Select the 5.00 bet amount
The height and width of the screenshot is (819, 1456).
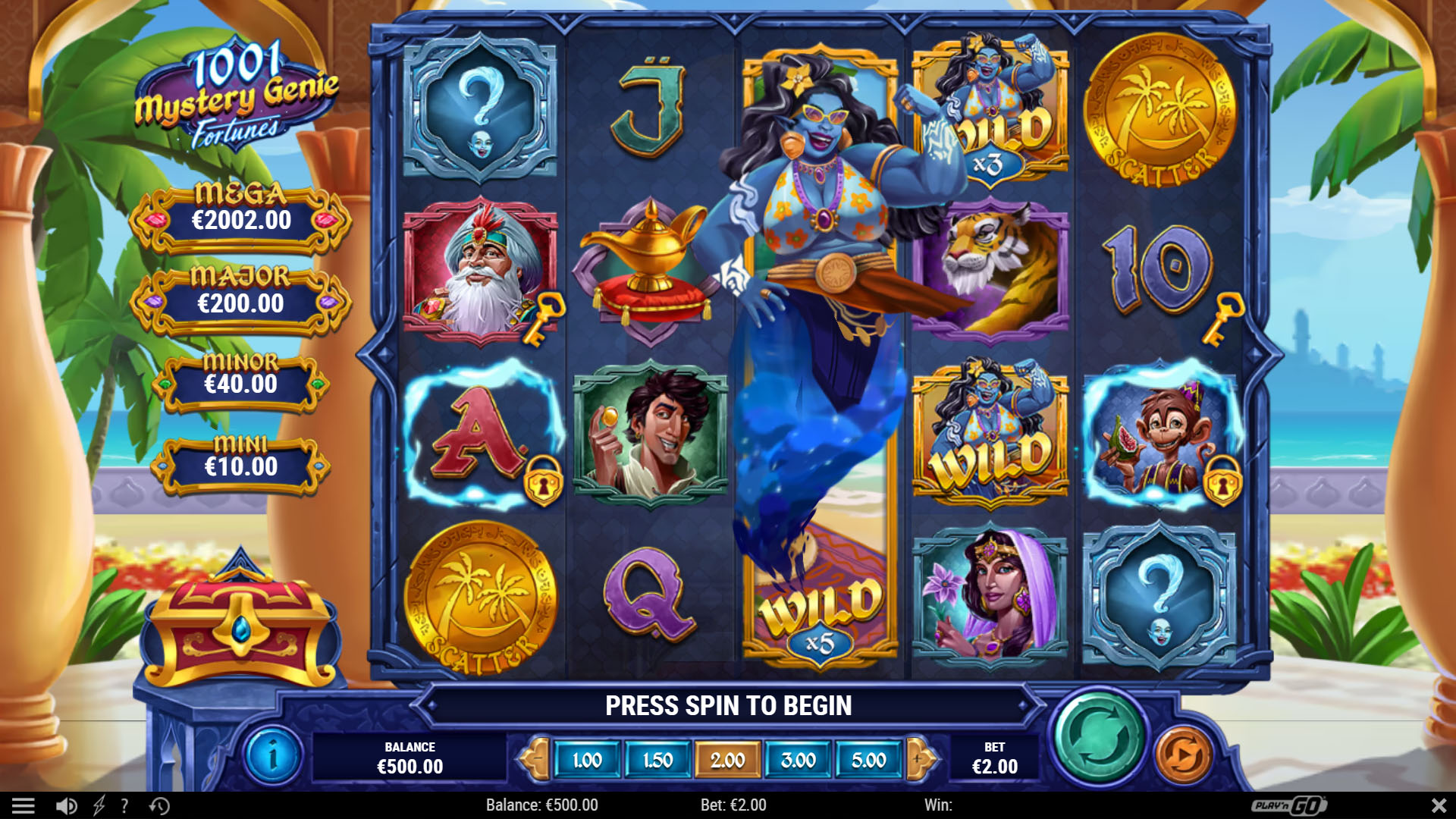tap(871, 758)
